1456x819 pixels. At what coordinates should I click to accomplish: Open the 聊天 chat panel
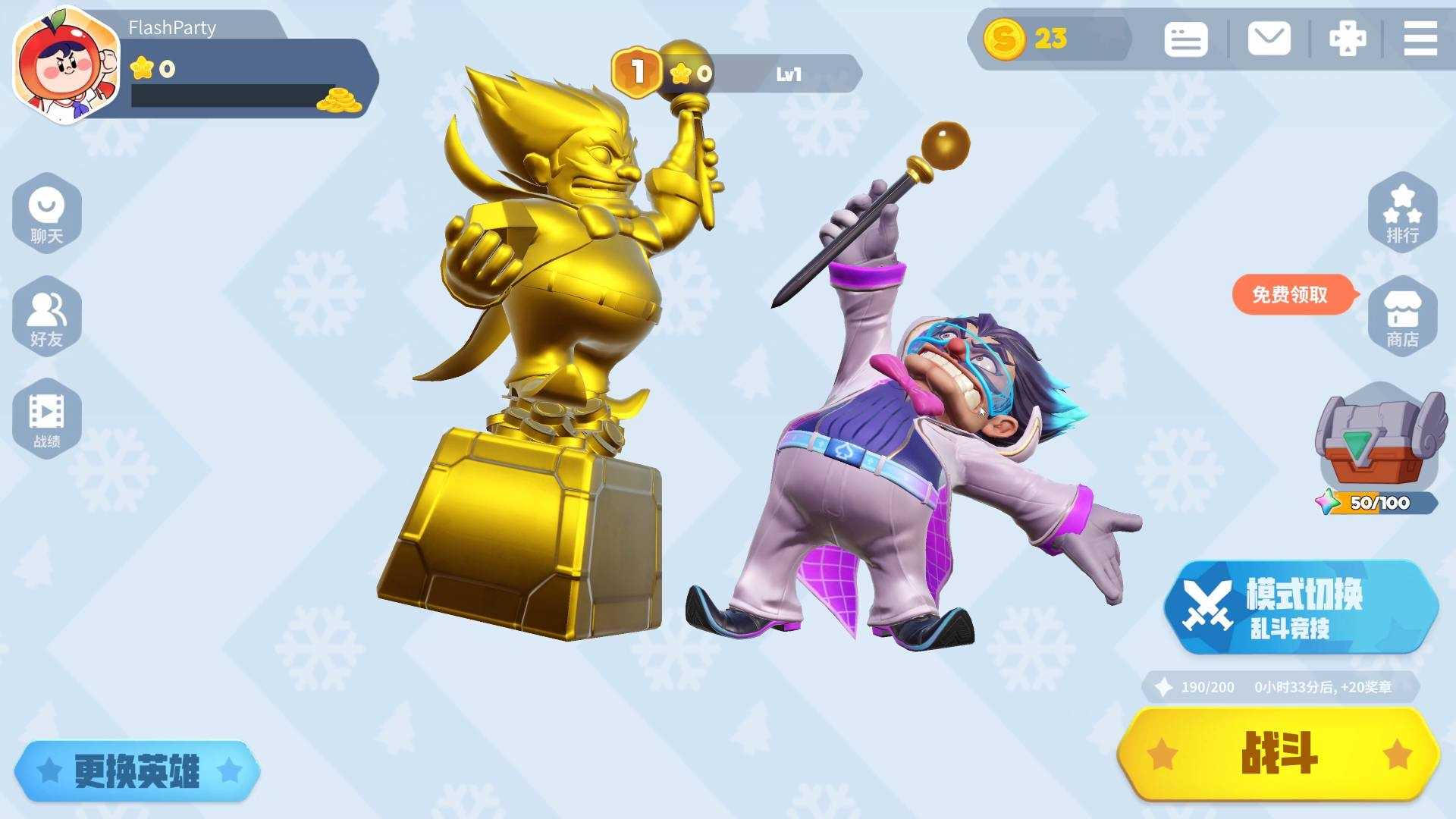[47, 214]
